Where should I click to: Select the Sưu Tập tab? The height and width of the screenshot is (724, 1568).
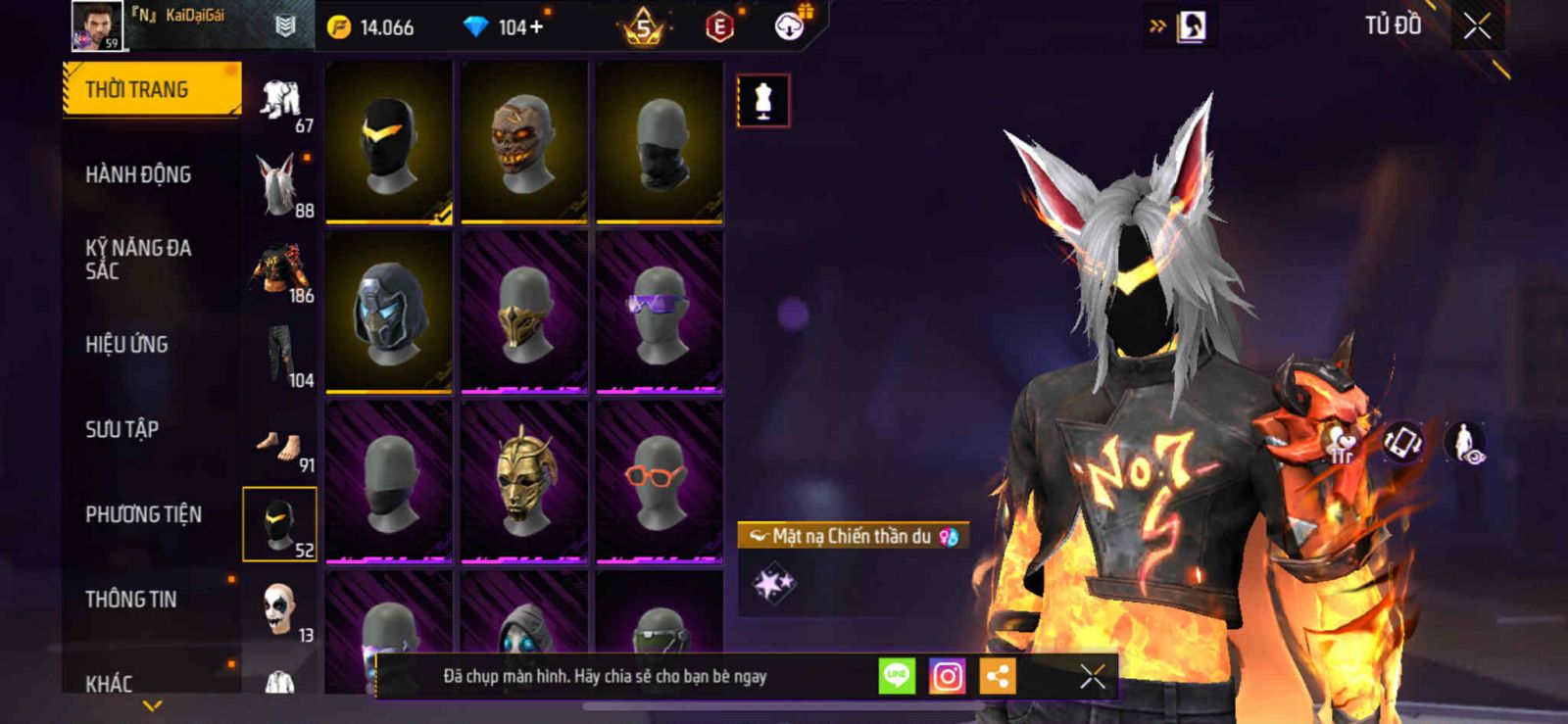122,429
